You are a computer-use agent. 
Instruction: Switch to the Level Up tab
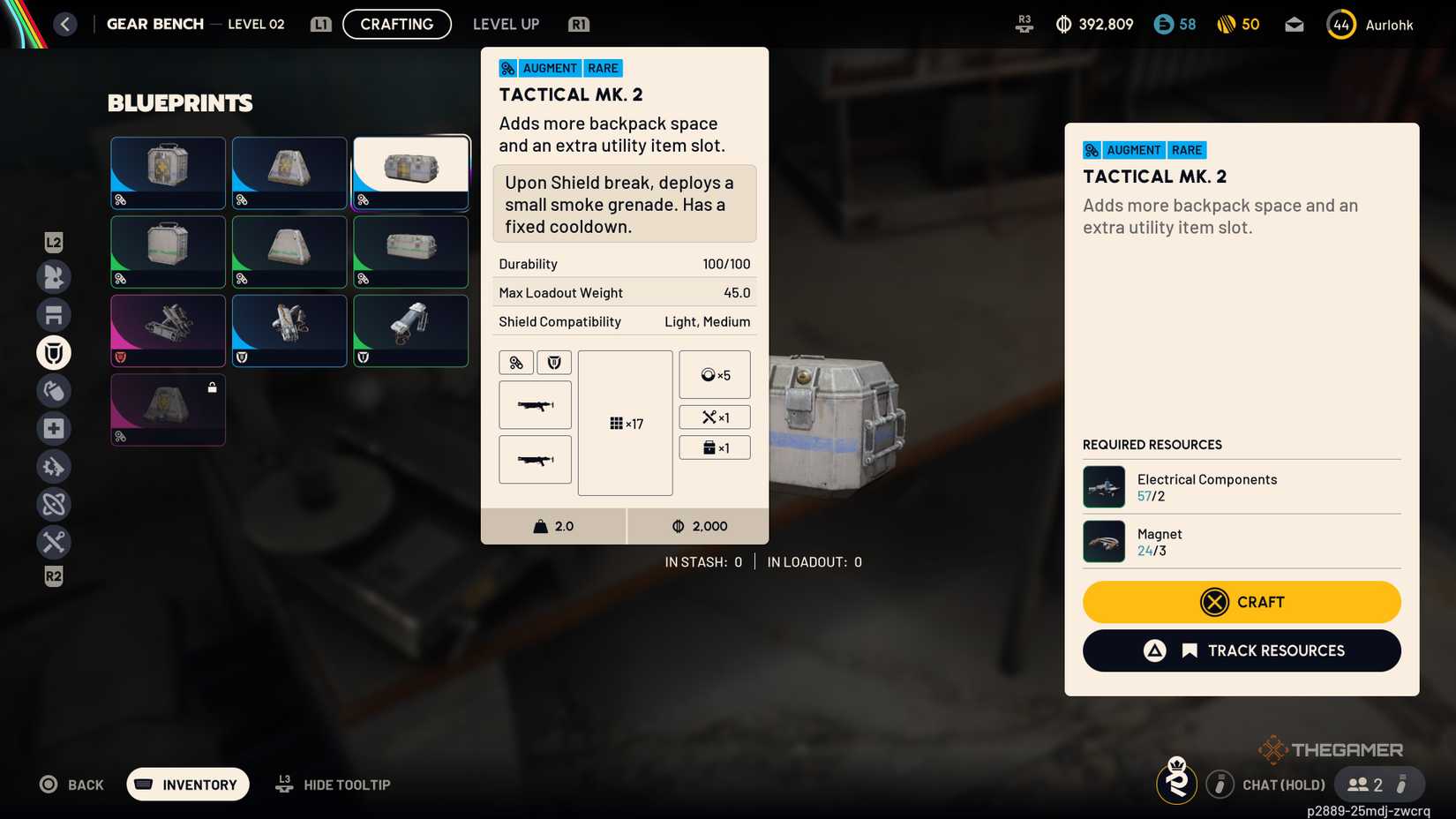point(506,24)
